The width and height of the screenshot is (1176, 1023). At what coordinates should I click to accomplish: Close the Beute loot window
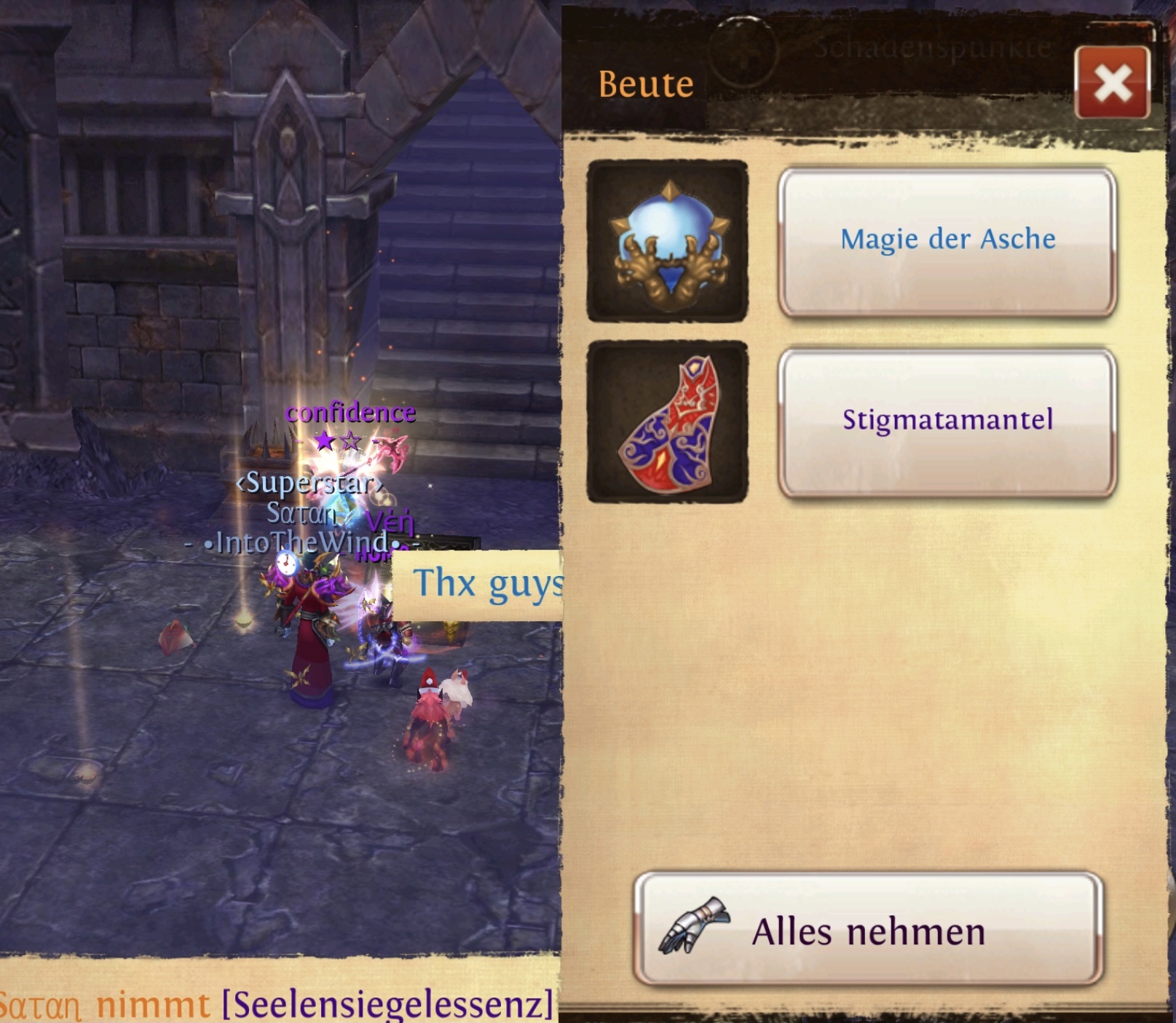pyautogui.click(x=1112, y=83)
